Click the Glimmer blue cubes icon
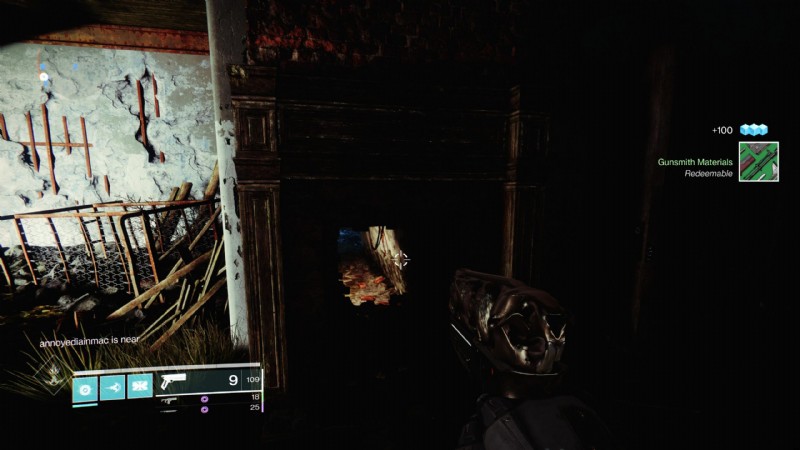 tap(753, 130)
